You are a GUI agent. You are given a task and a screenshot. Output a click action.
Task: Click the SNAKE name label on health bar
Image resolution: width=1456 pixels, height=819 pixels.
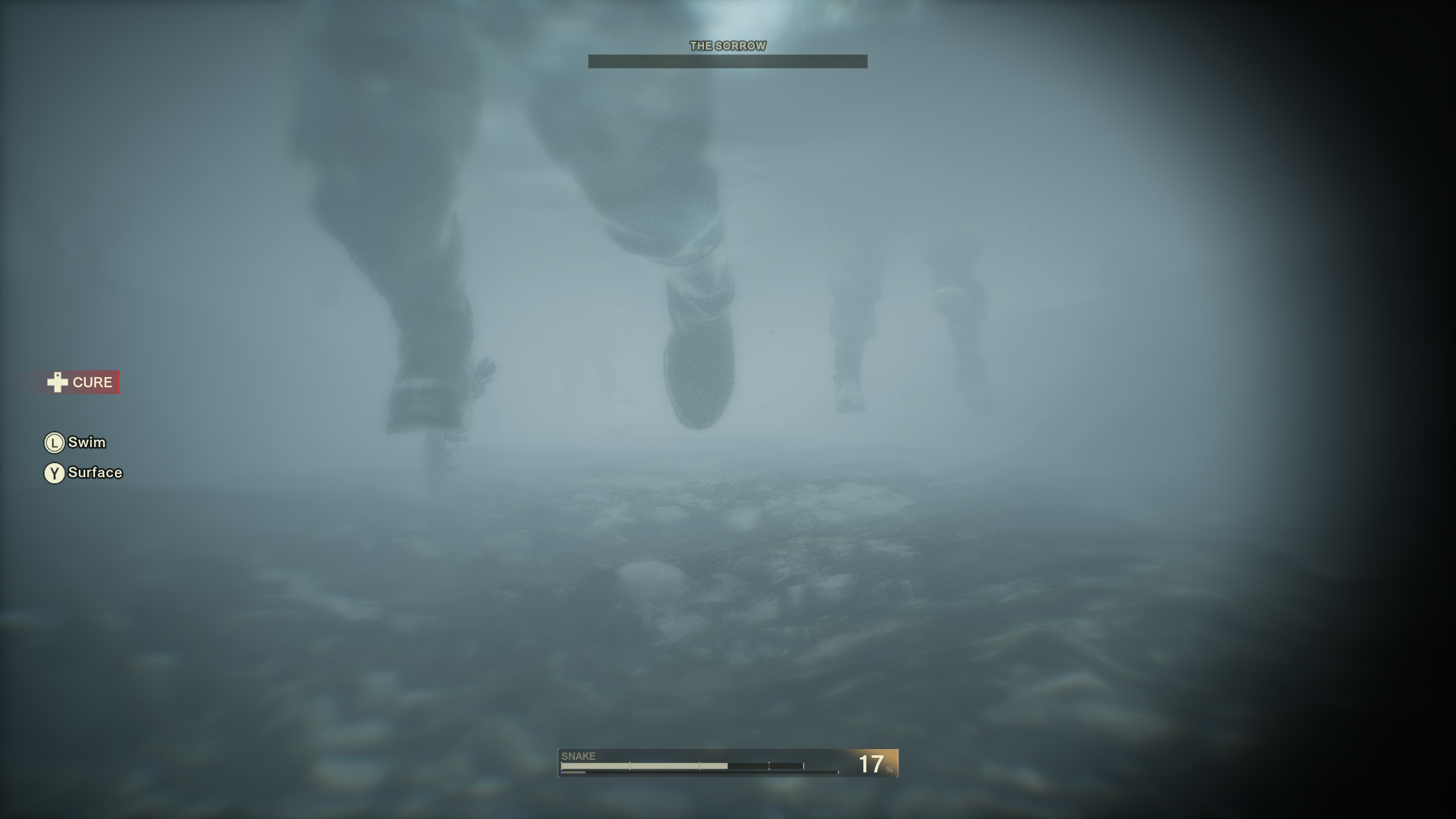point(578,756)
